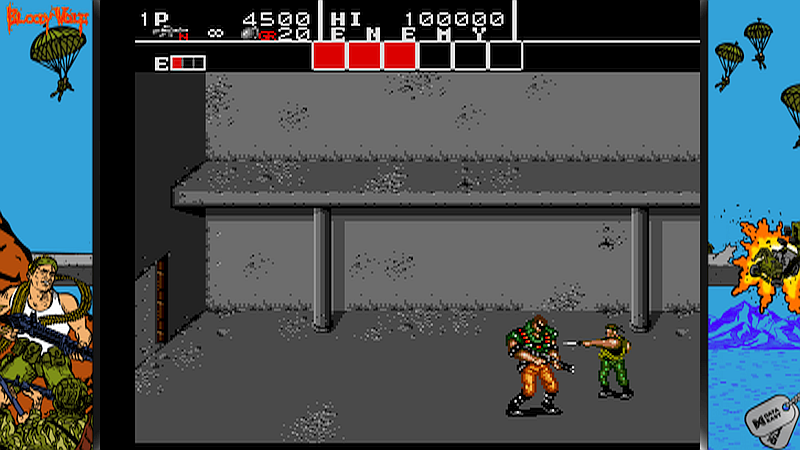
Task: Select the machine gun weapon icon
Action: pos(171,33)
